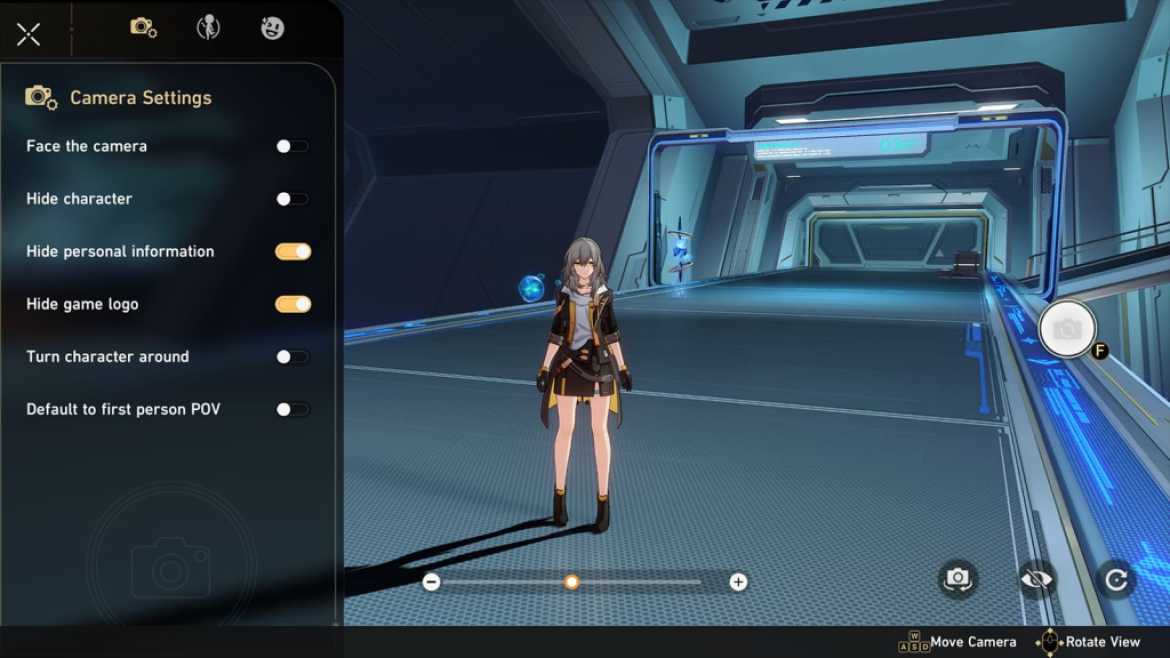Screen dimensions: 1170x658
Task: Switch camera with the flip-camera icon
Action: 958,578
